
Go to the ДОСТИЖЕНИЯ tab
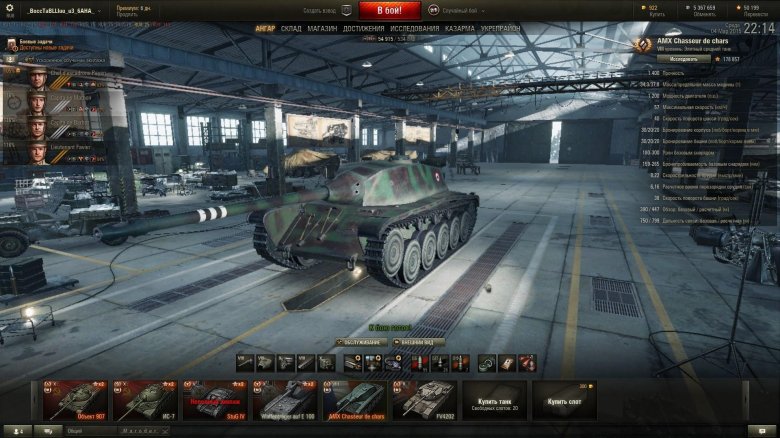click(x=362, y=29)
